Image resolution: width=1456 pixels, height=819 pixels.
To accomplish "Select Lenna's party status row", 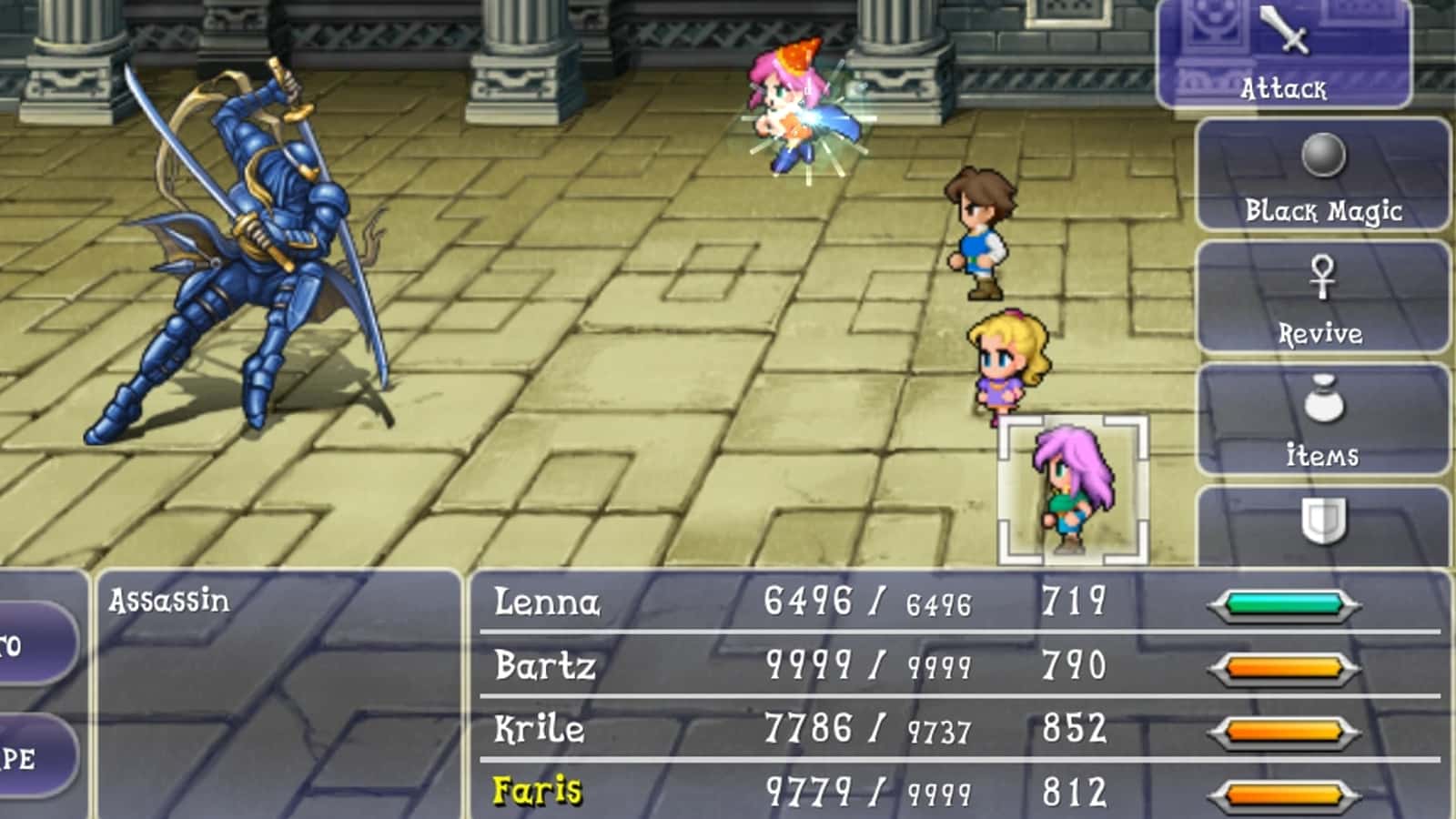I will coord(955,602).
